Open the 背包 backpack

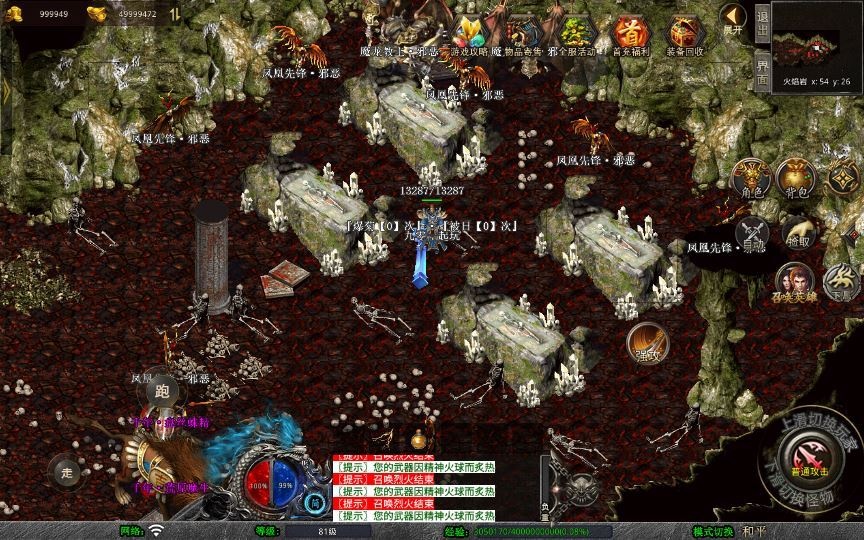(x=797, y=176)
